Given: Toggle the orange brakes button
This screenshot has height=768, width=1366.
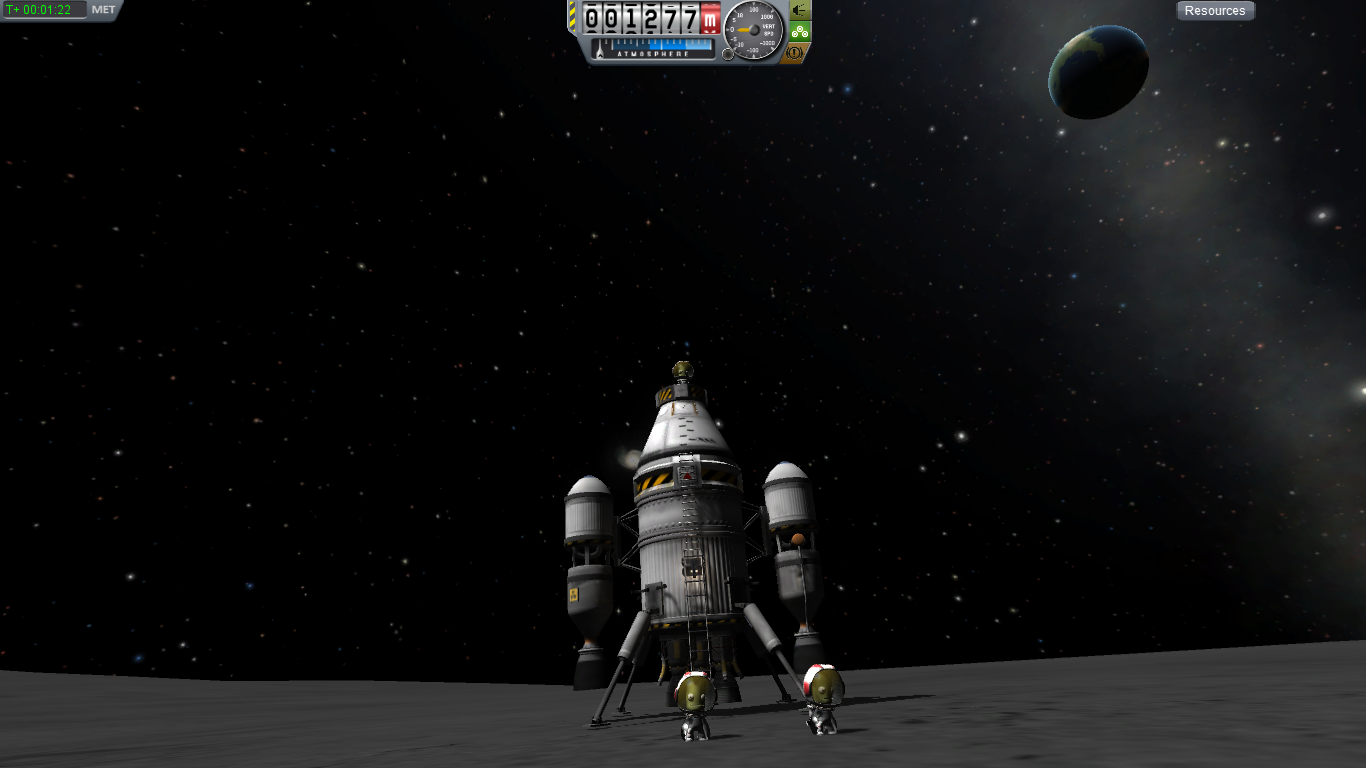Looking at the screenshot, I should [x=797, y=52].
